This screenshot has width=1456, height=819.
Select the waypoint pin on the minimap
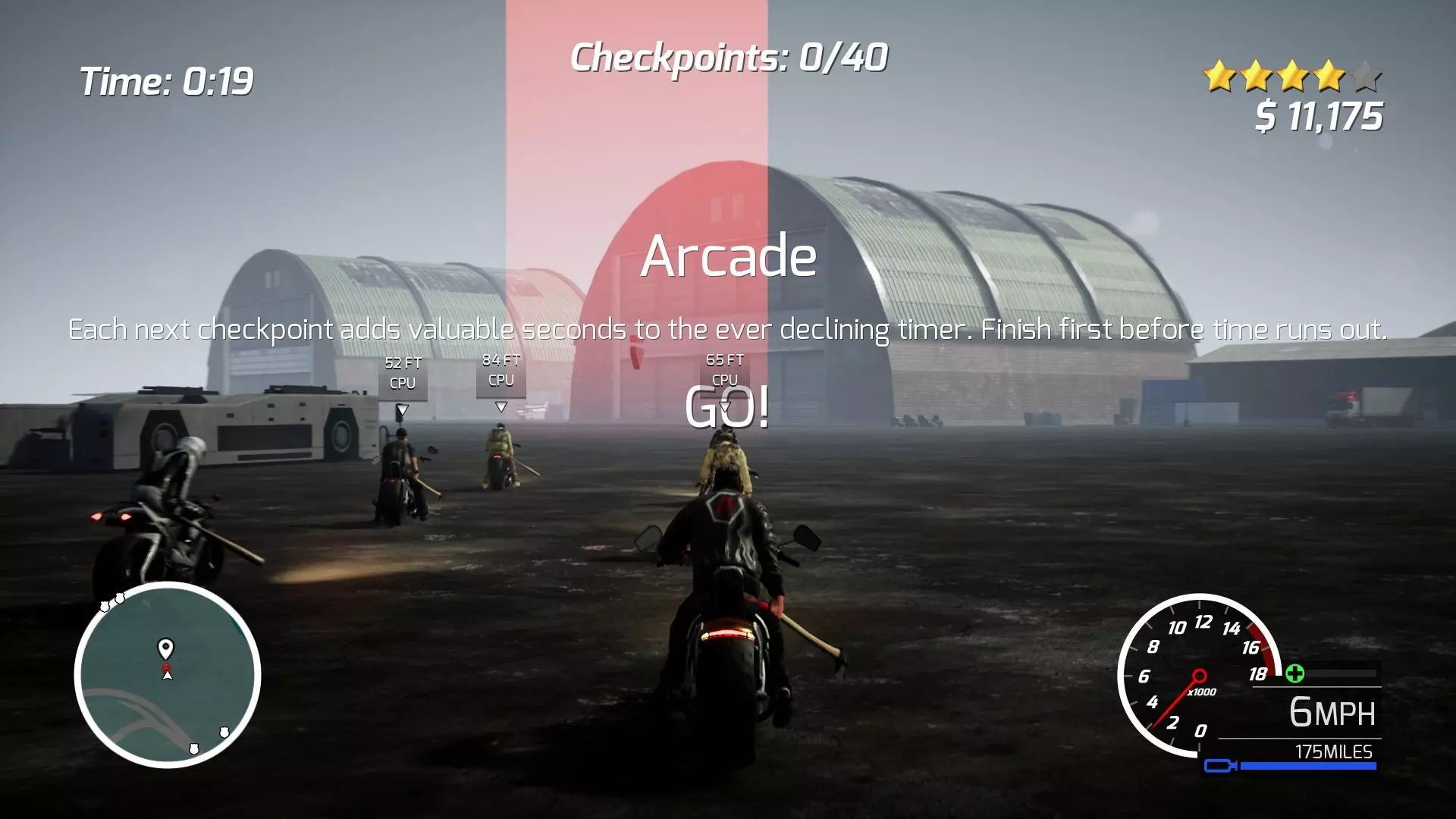[x=165, y=648]
